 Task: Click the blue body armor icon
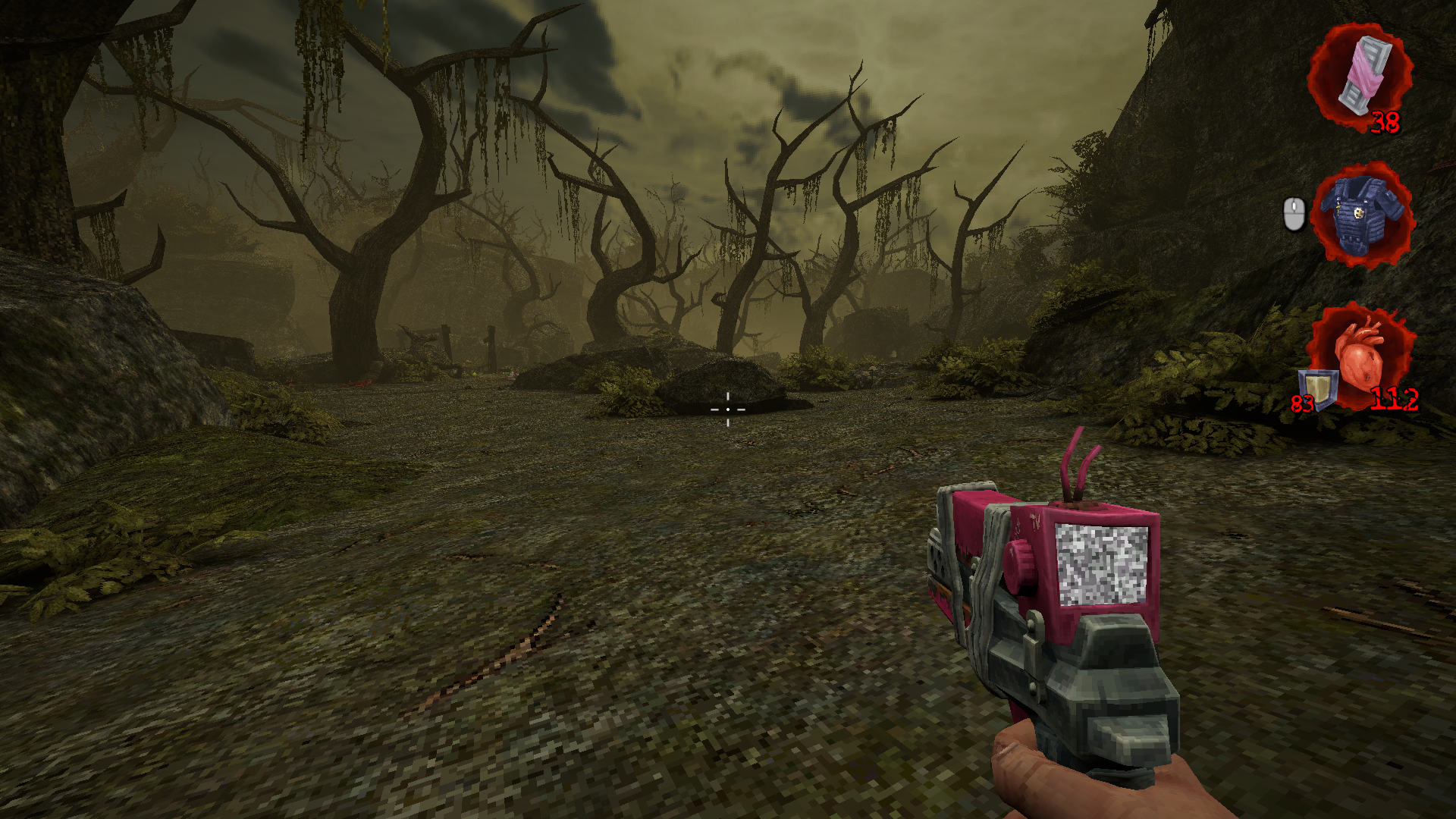coord(1363,214)
